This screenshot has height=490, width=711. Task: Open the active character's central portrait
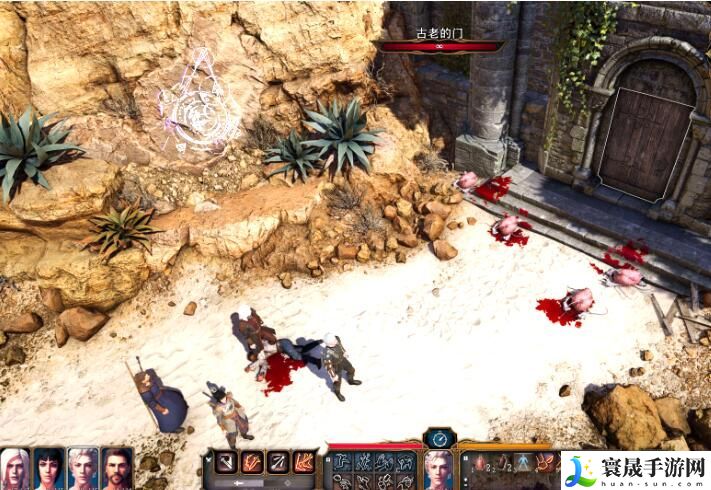(x=439, y=468)
